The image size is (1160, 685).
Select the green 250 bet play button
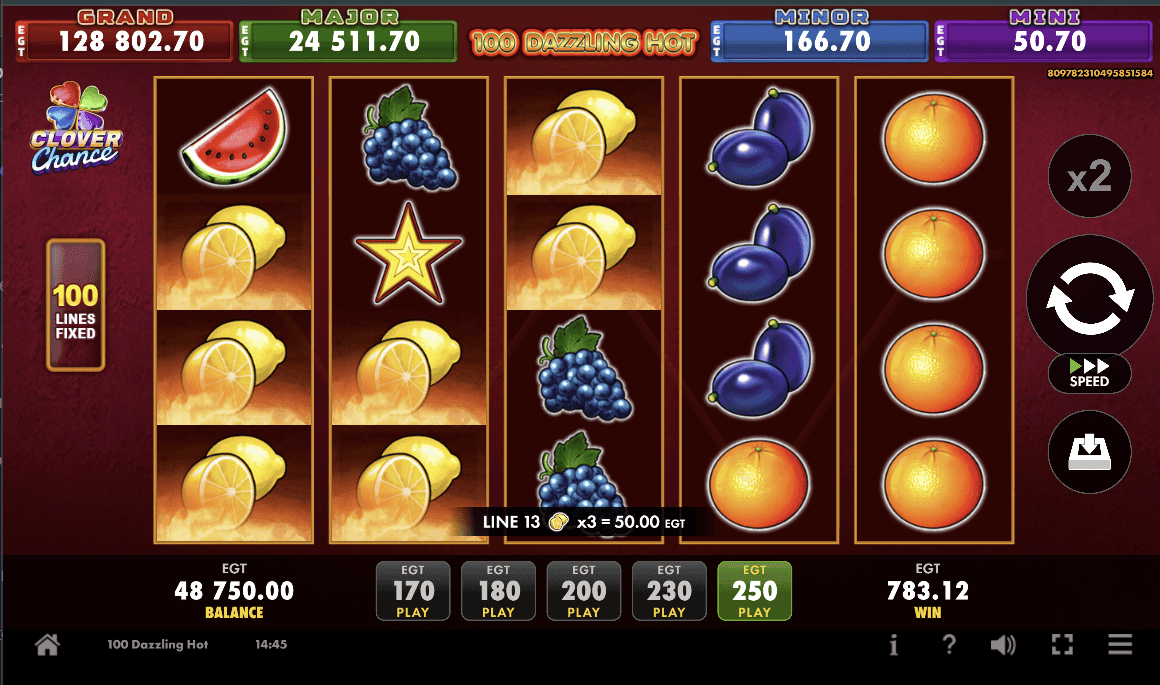tap(754, 591)
